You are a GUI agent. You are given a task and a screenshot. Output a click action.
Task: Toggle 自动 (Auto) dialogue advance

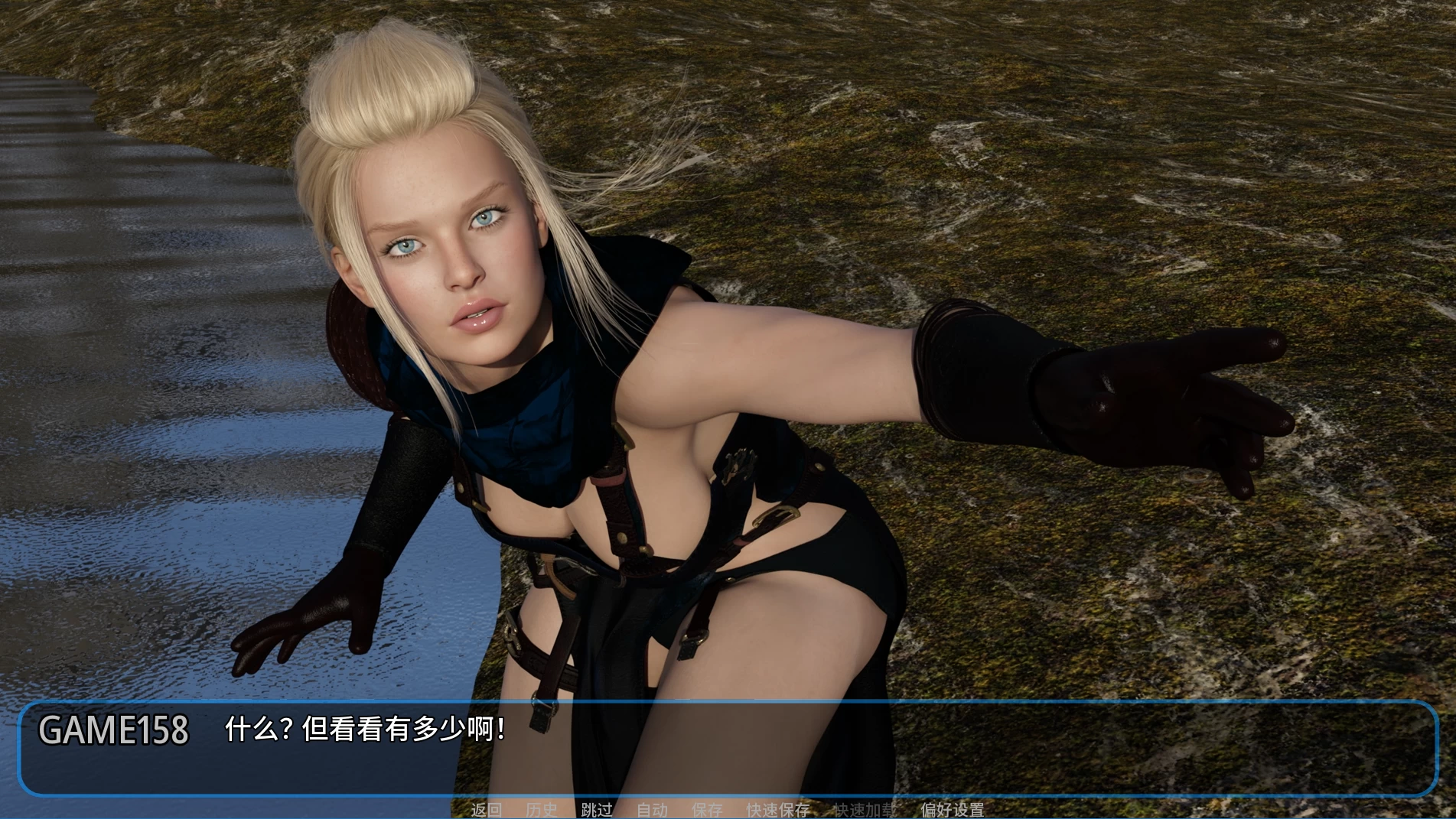click(652, 810)
